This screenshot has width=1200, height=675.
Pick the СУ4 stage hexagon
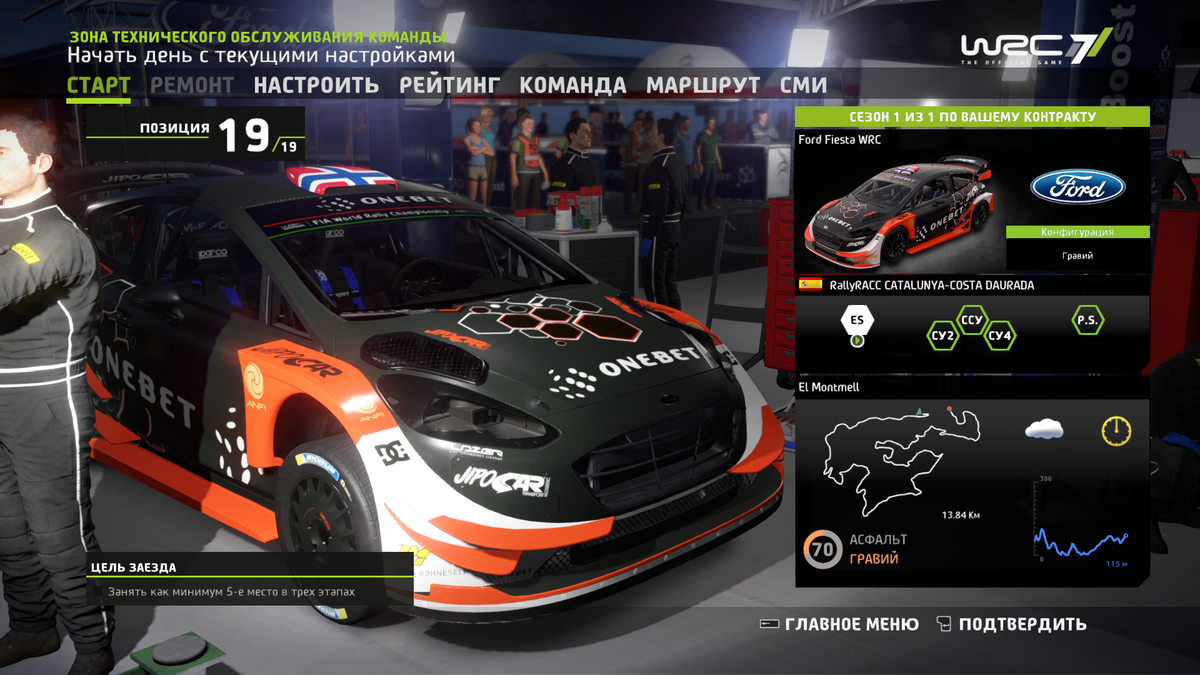pyautogui.click(x=1000, y=336)
